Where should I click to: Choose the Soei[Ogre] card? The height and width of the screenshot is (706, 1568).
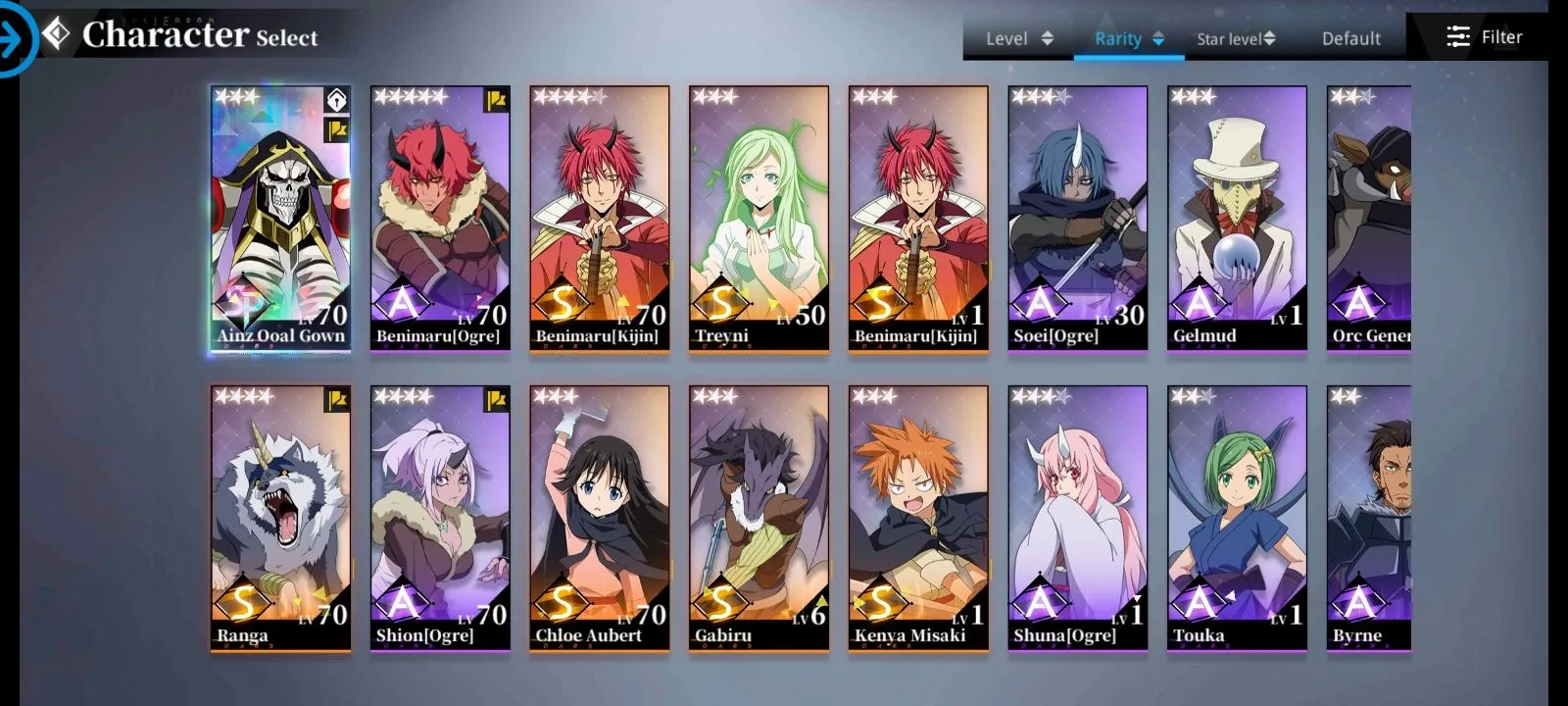1077,218
